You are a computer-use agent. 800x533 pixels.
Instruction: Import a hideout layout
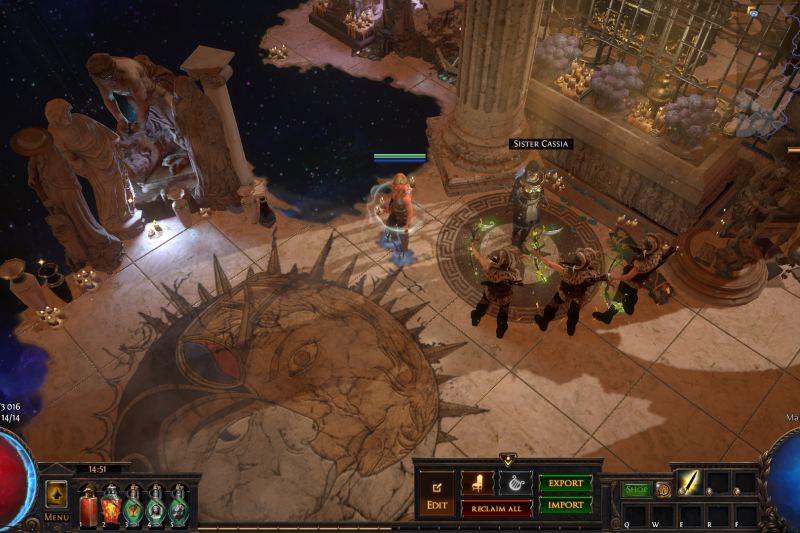(x=565, y=505)
